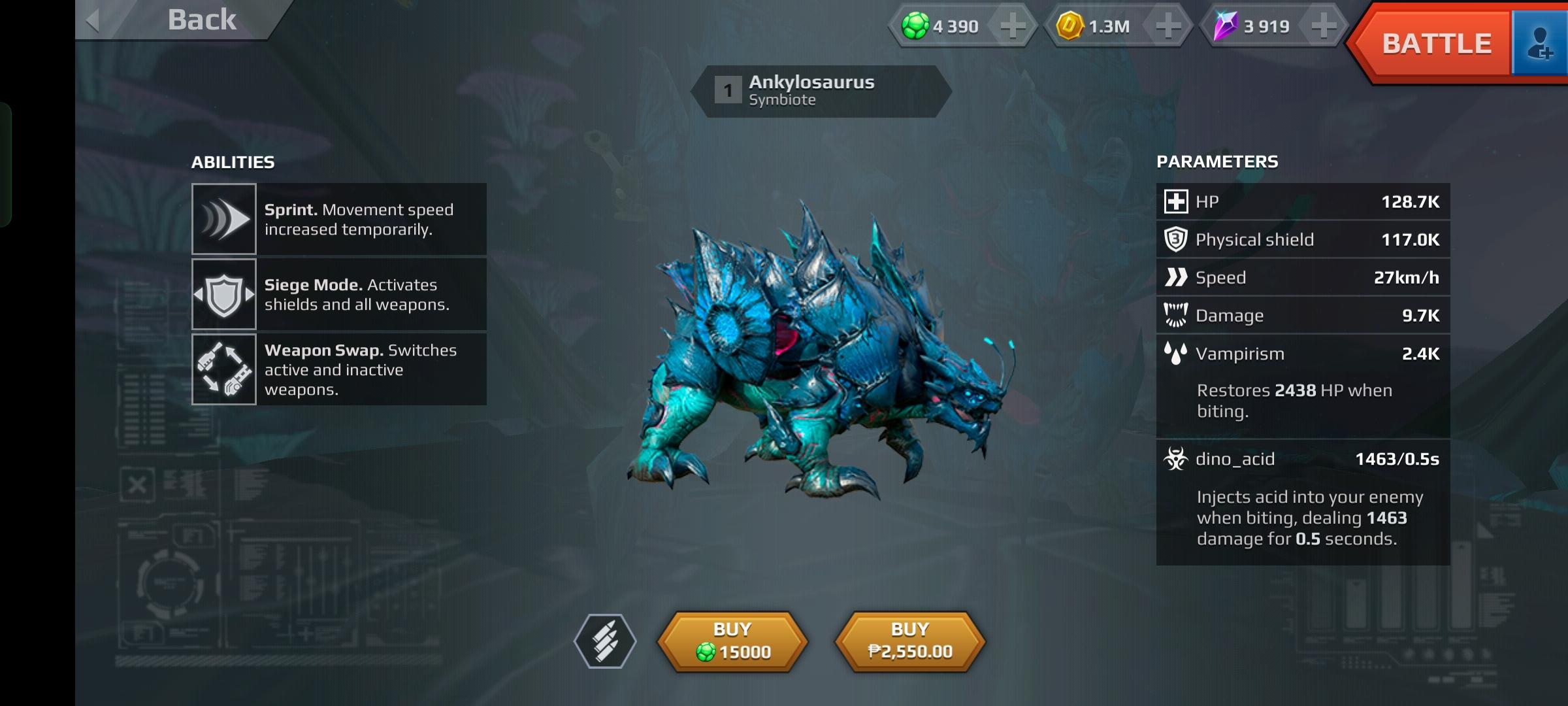Select the Weapon Swap ability icon

click(224, 369)
